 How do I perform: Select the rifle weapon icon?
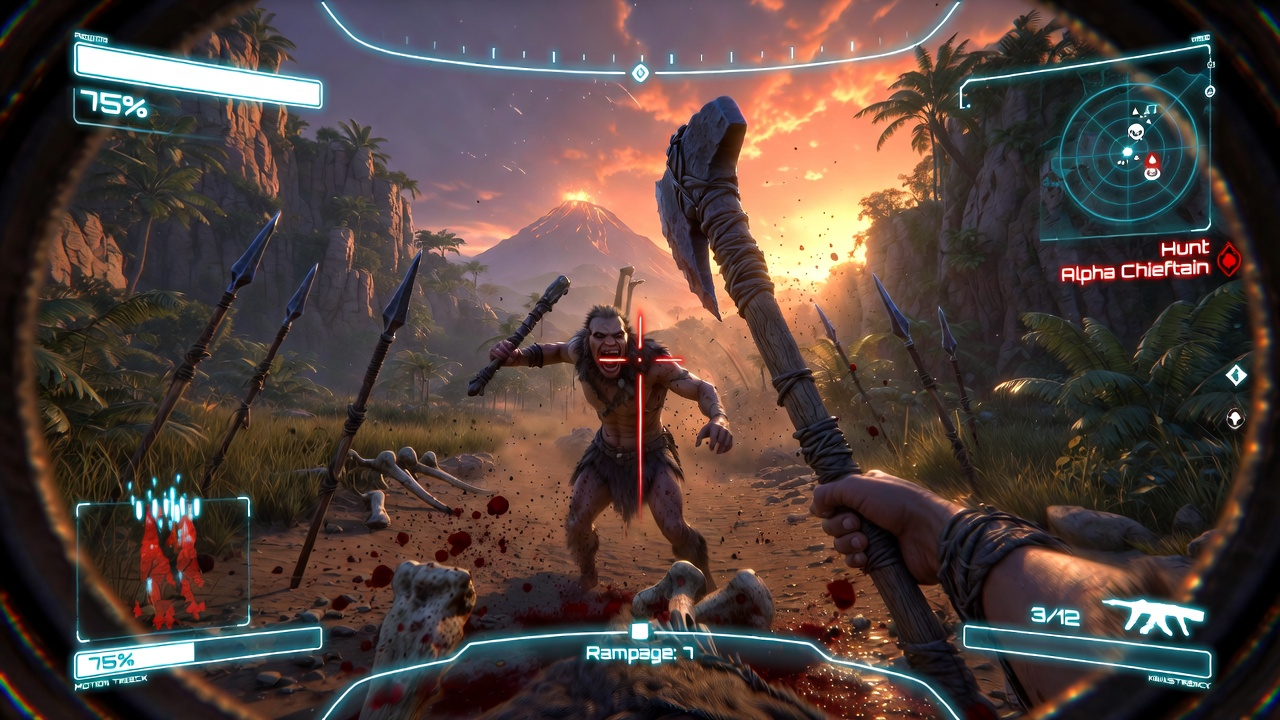click(x=1153, y=617)
